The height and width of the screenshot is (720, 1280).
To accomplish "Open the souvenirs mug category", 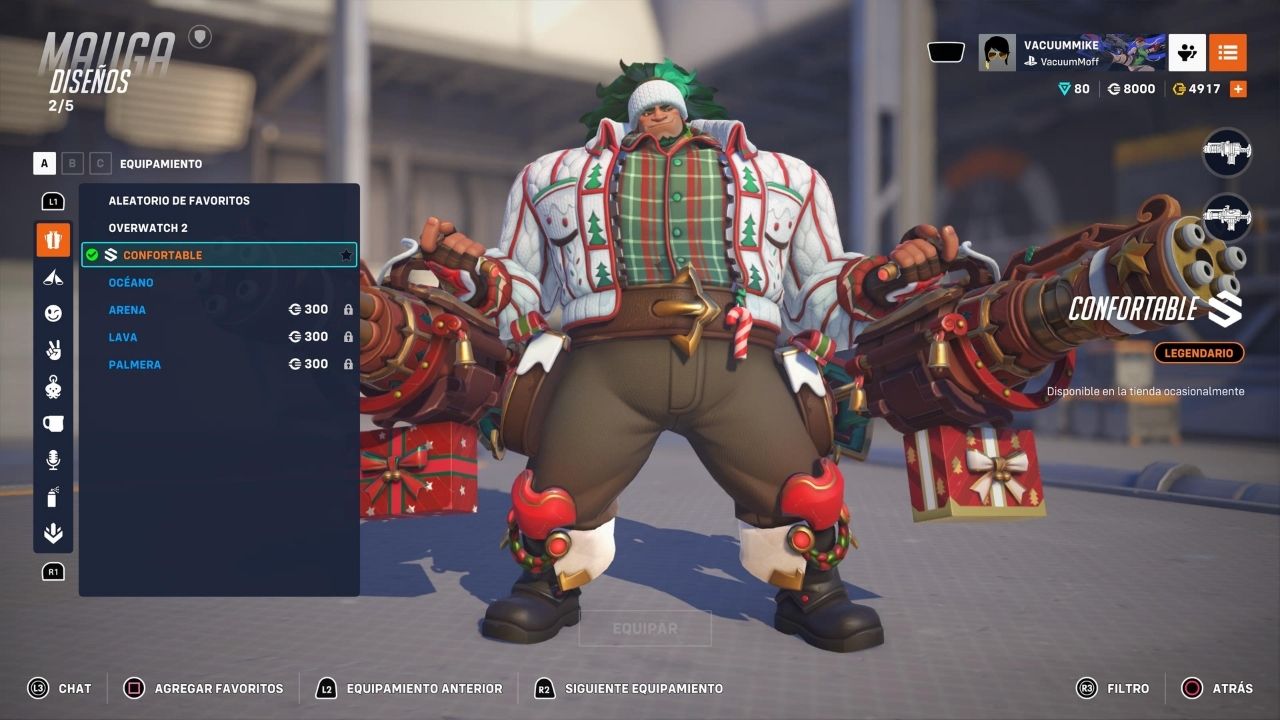I will point(53,424).
